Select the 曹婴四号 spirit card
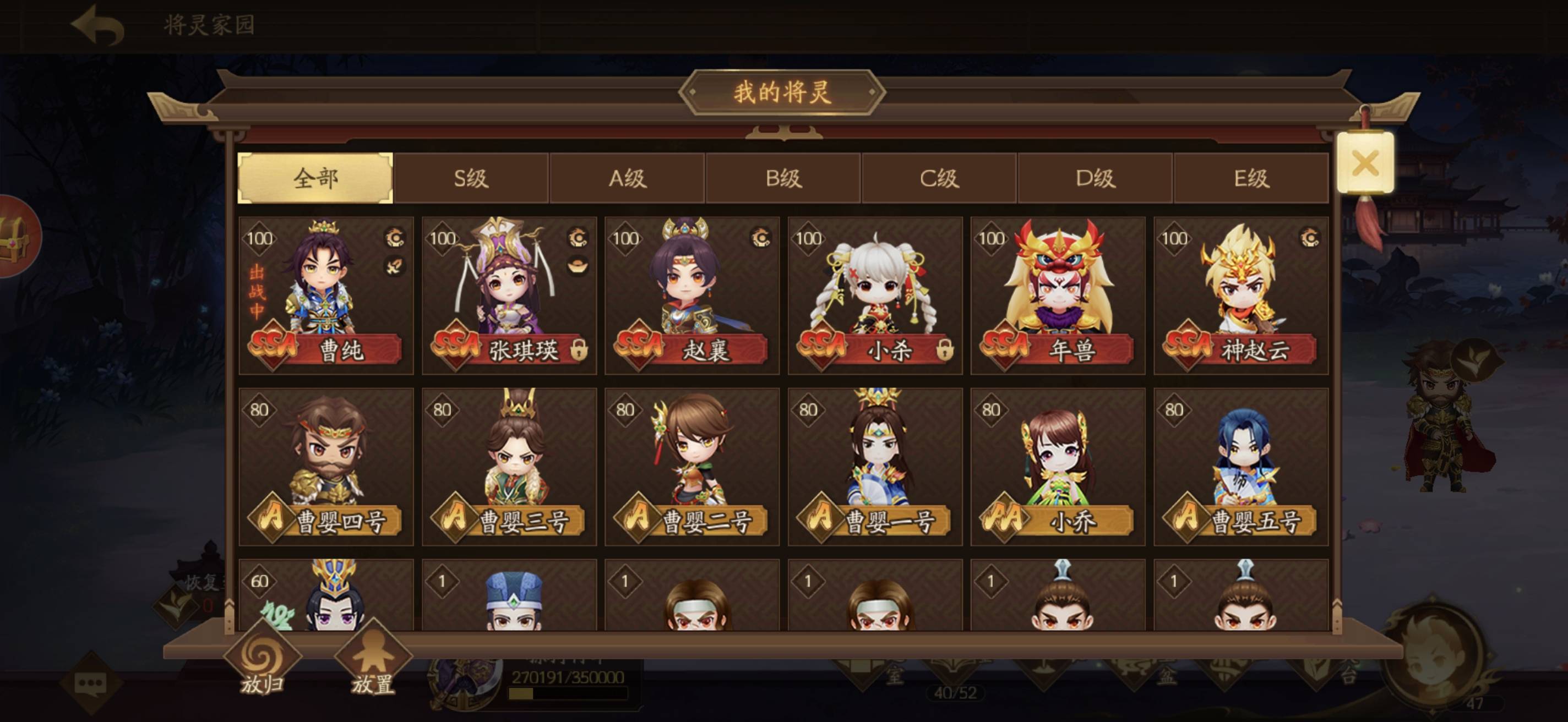The width and height of the screenshot is (1568, 722). 326,467
